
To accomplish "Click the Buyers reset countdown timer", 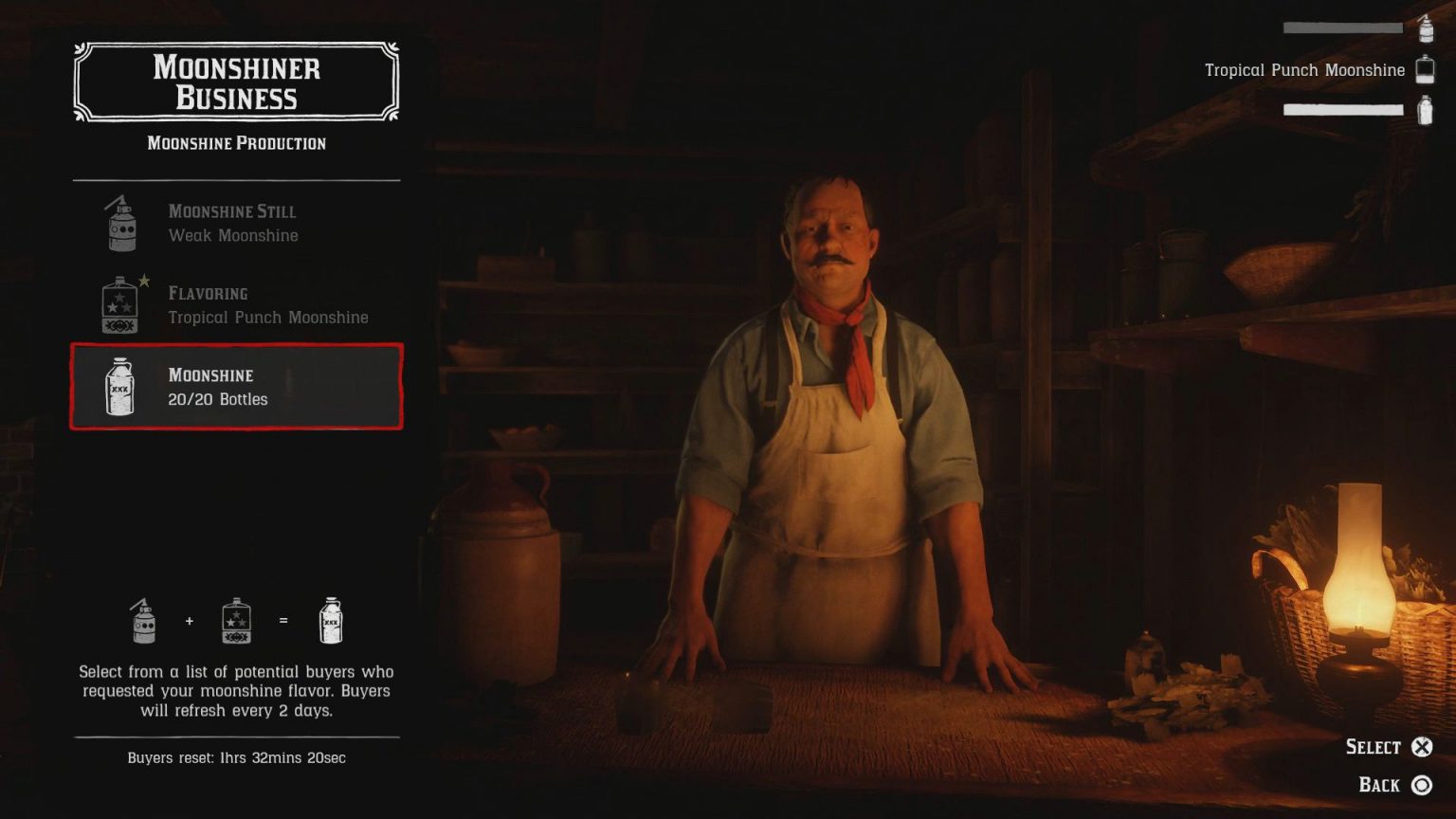I will coord(236,757).
